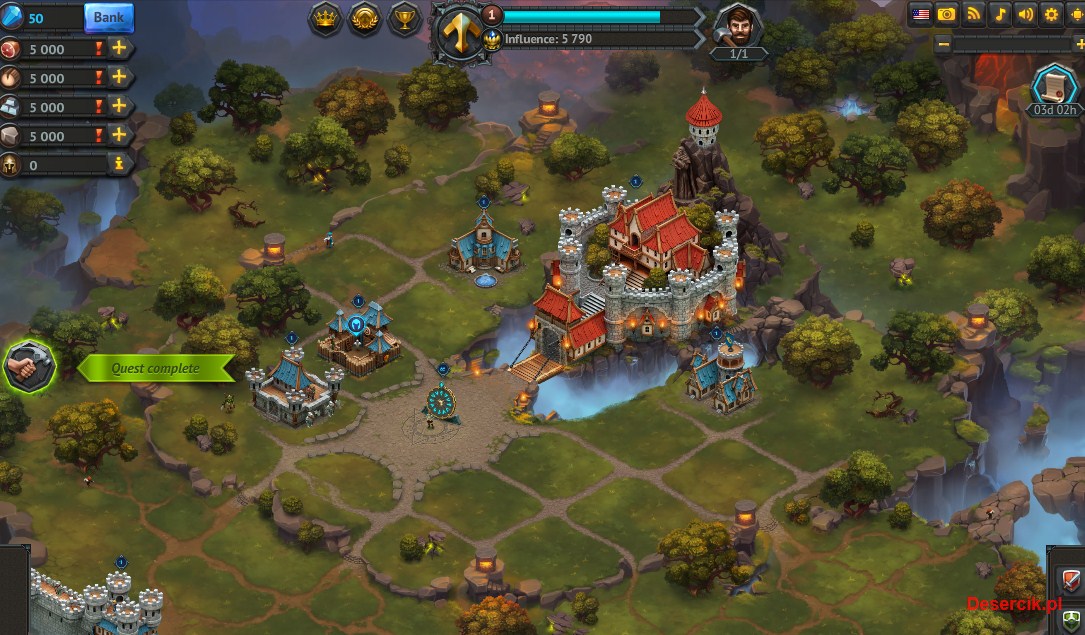Open the scroll offer with the timer
Image resolution: width=1085 pixels, height=635 pixels.
coord(1054,87)
